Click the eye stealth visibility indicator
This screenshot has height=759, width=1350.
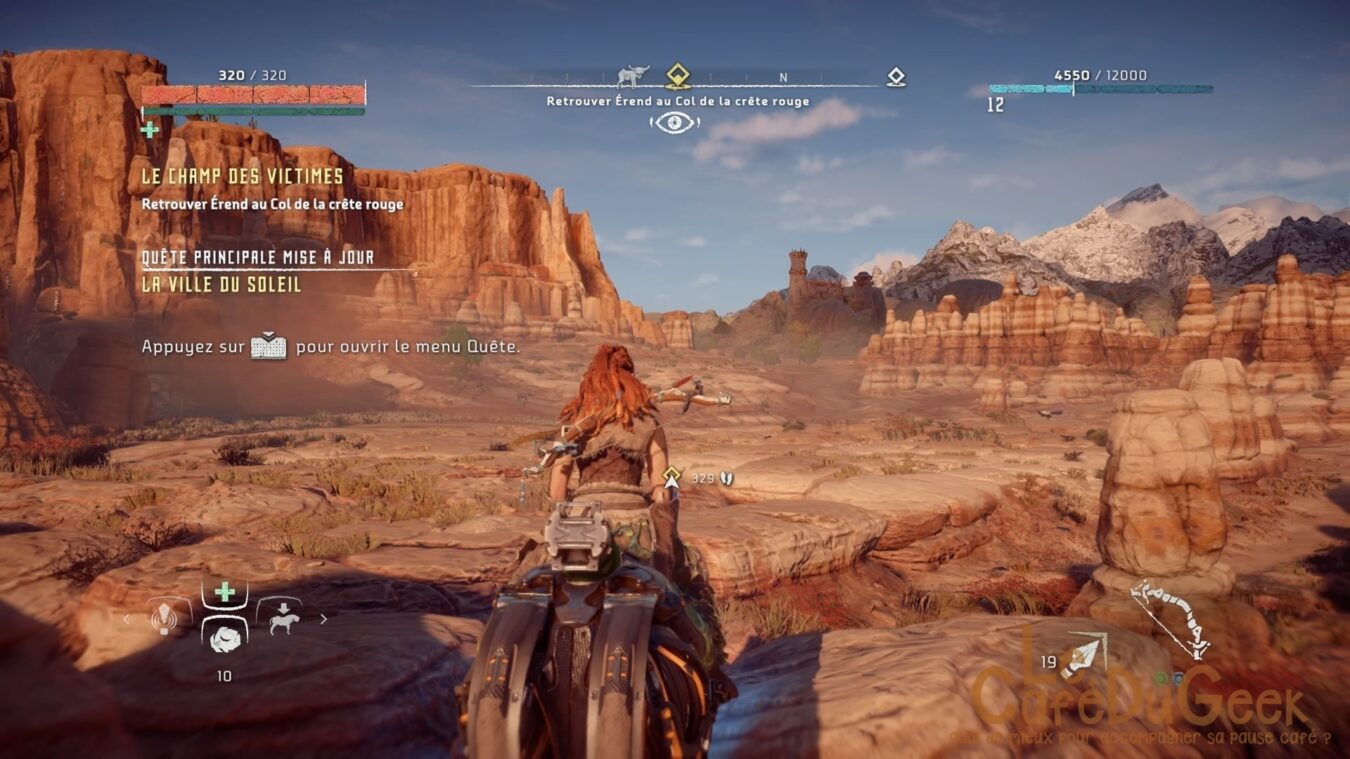674,122
